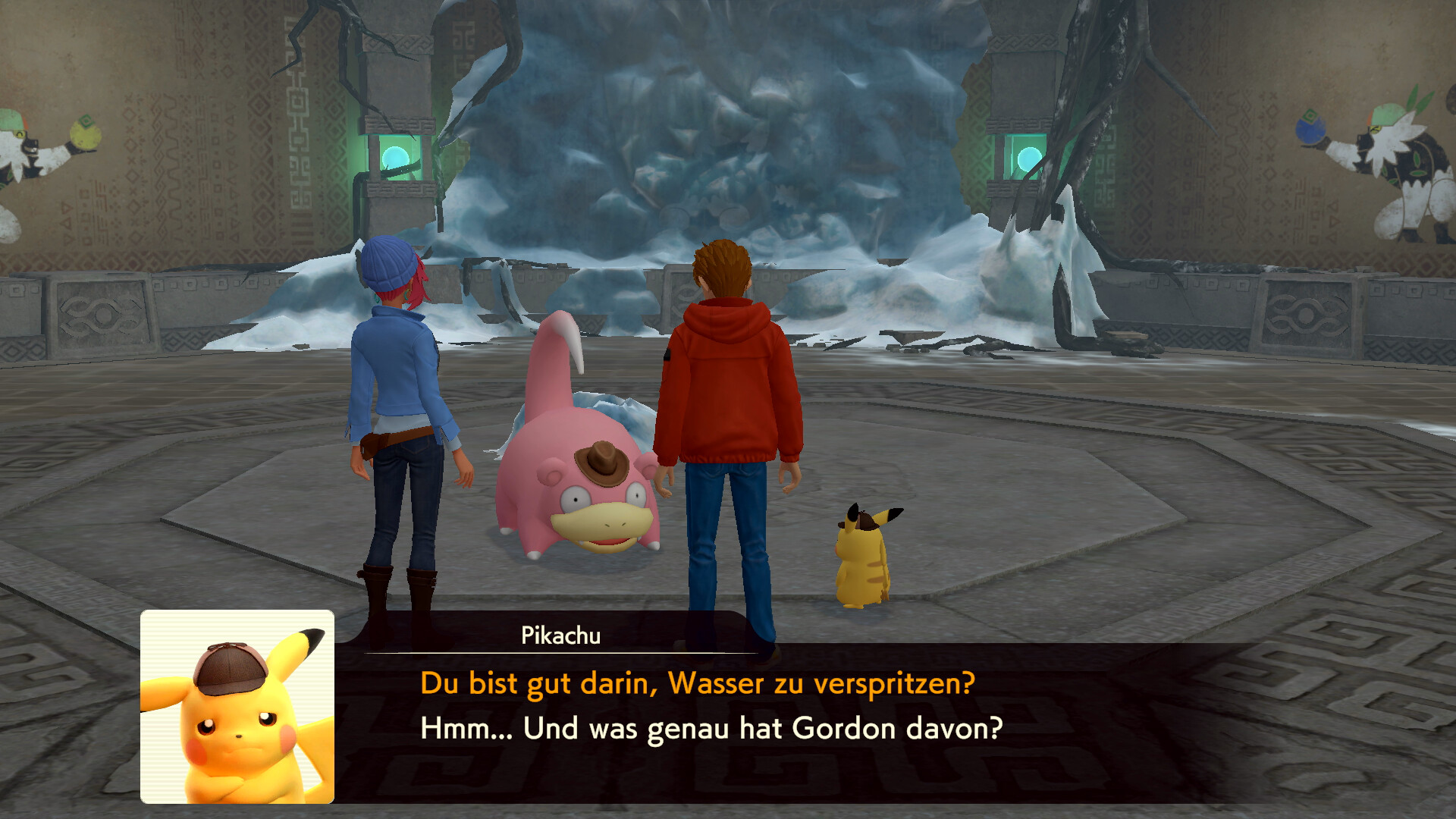Click Pikachu's speaker portrait in the dialogue box
This screenshot has height=819, width=1456.
click(x=237, y=707)
